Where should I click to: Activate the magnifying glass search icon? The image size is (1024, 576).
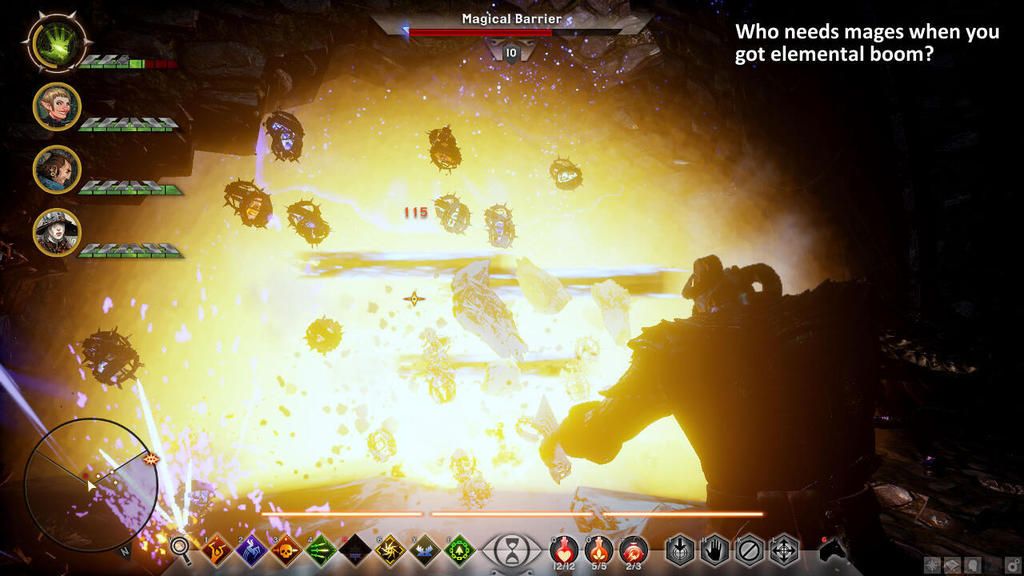180,547
